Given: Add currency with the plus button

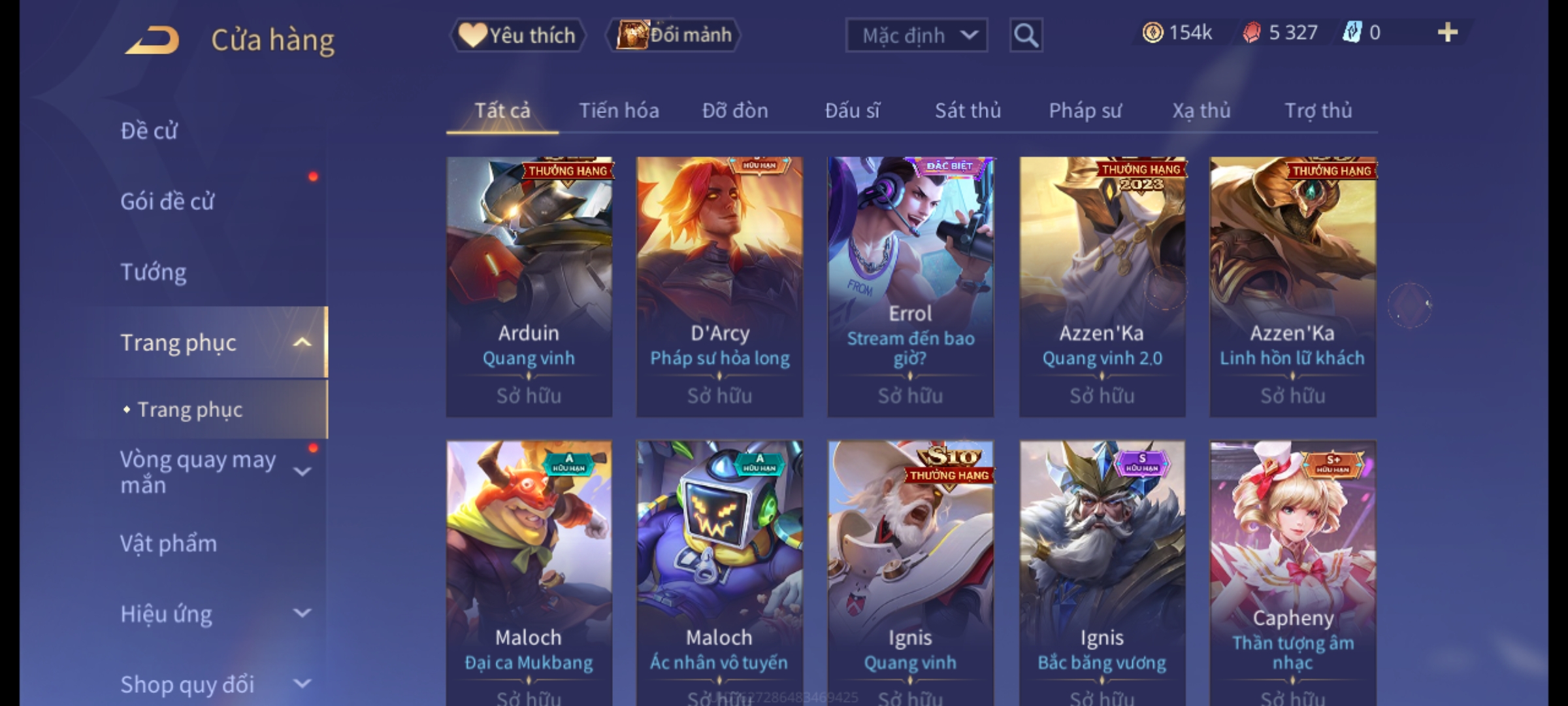Looking at the screenshot, I should (1447, 33).
